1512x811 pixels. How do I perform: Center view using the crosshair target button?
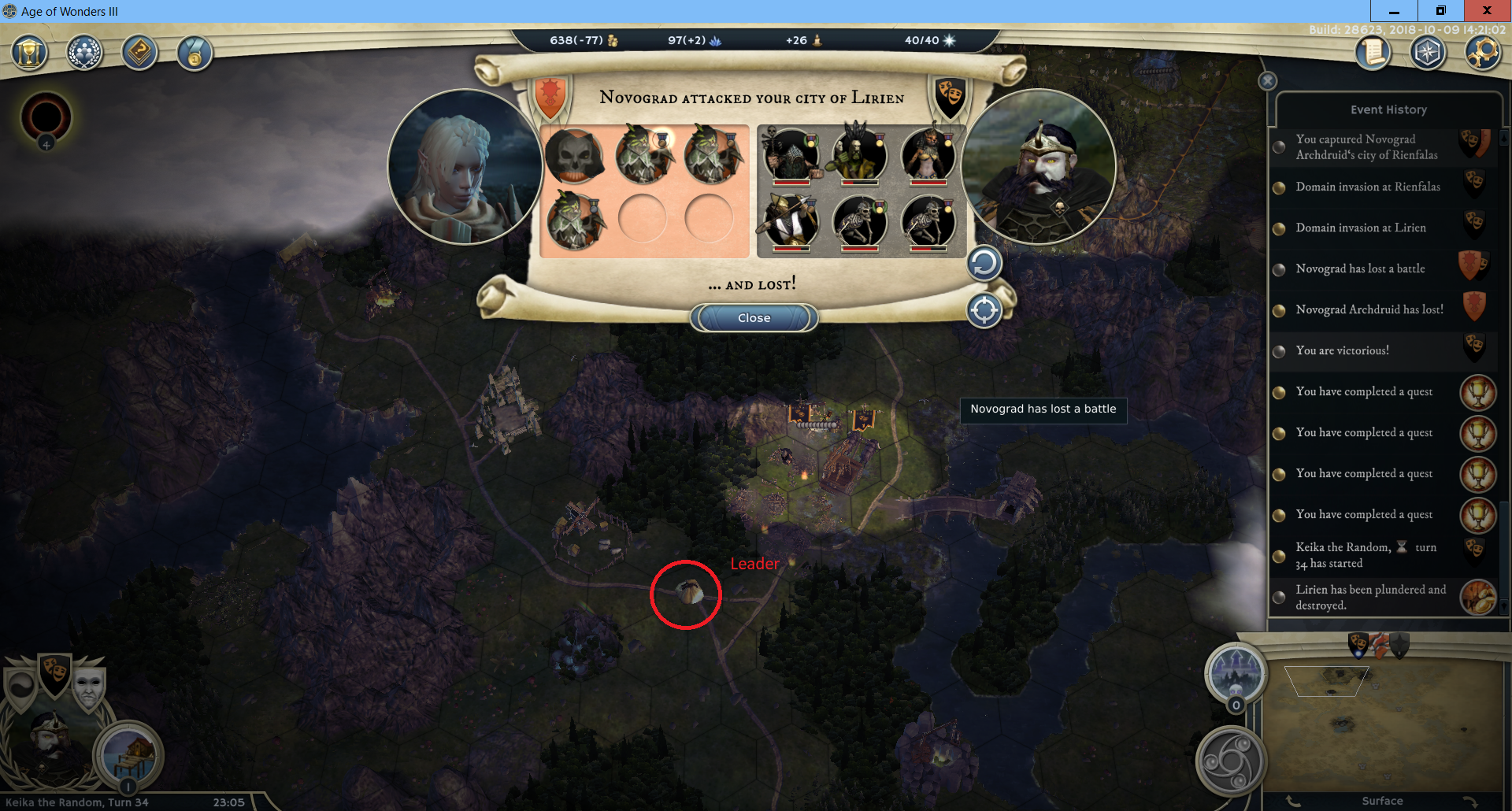coord(984,310)
